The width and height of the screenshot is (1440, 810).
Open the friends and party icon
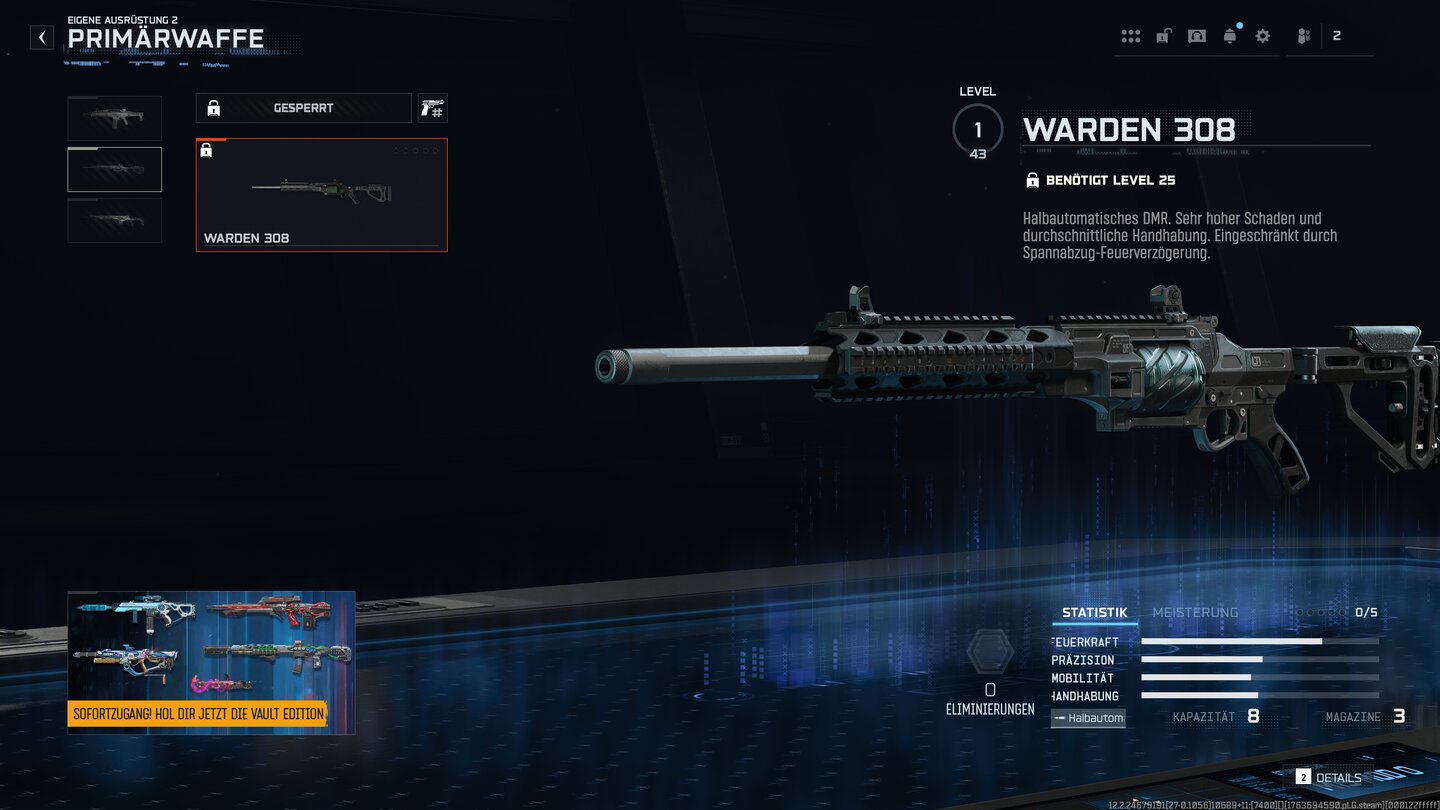1304,36
